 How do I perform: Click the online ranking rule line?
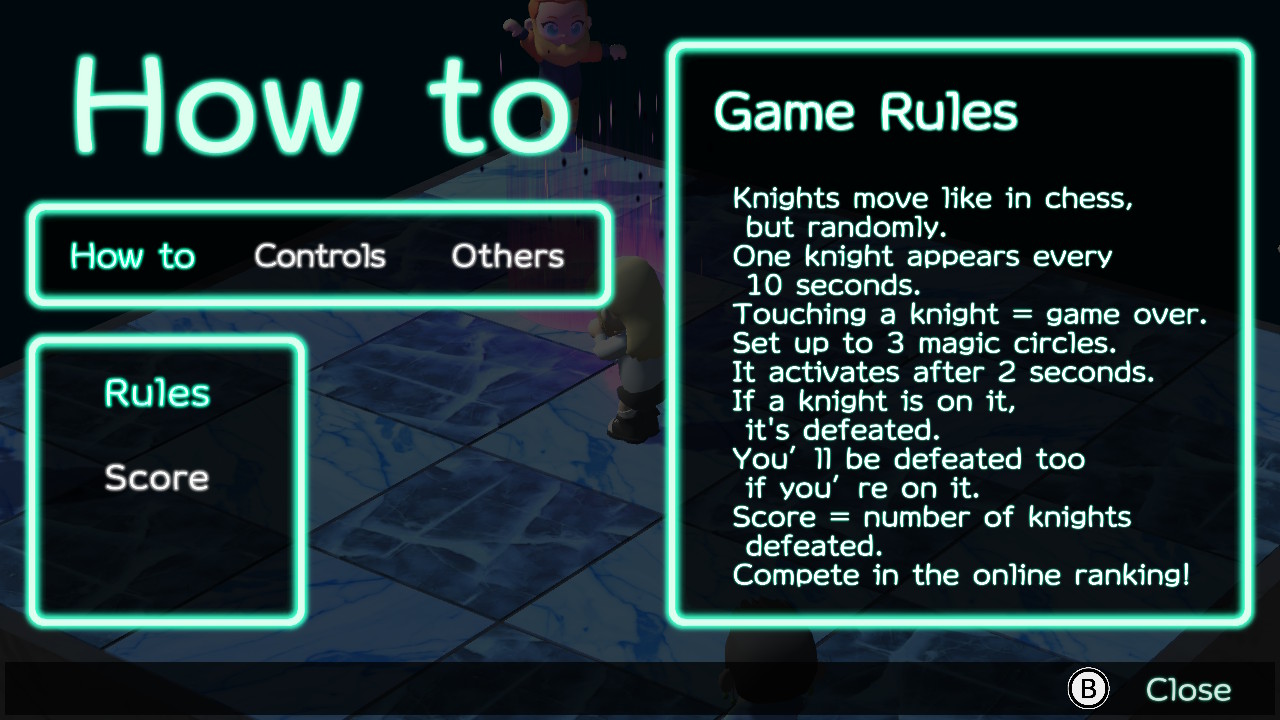point(963,575)
